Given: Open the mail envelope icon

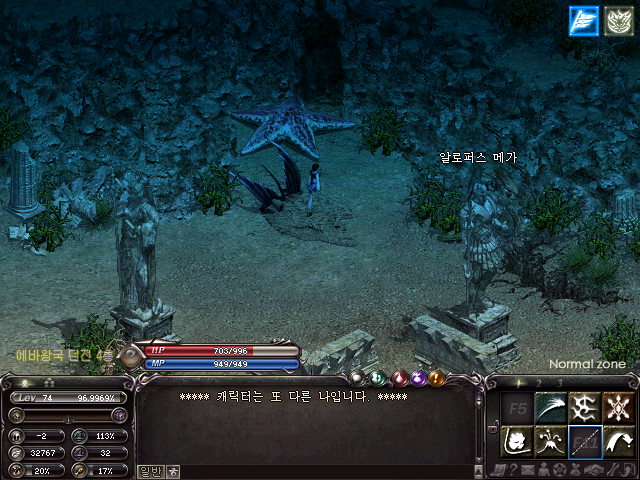Looking at the screenshot, I should coord(527,470).
